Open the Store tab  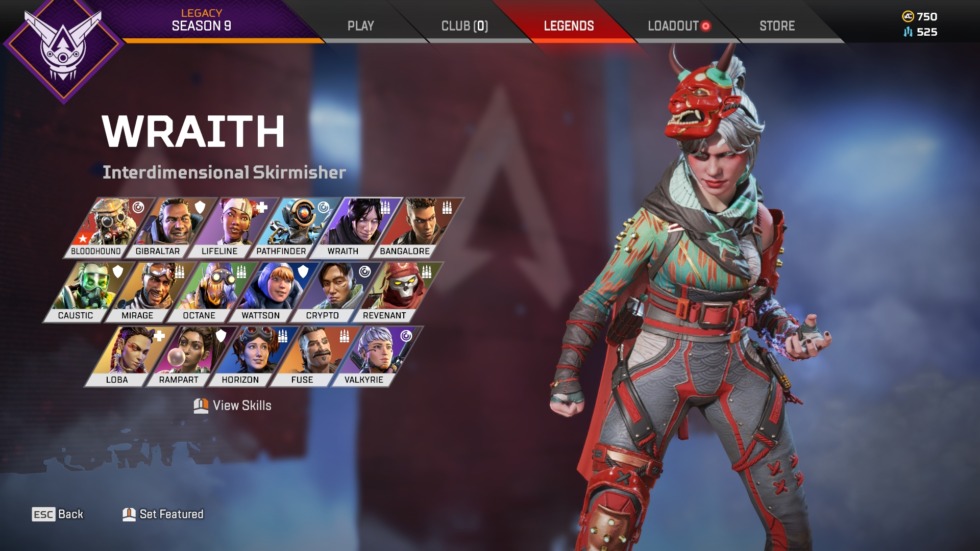coord(777,25)
